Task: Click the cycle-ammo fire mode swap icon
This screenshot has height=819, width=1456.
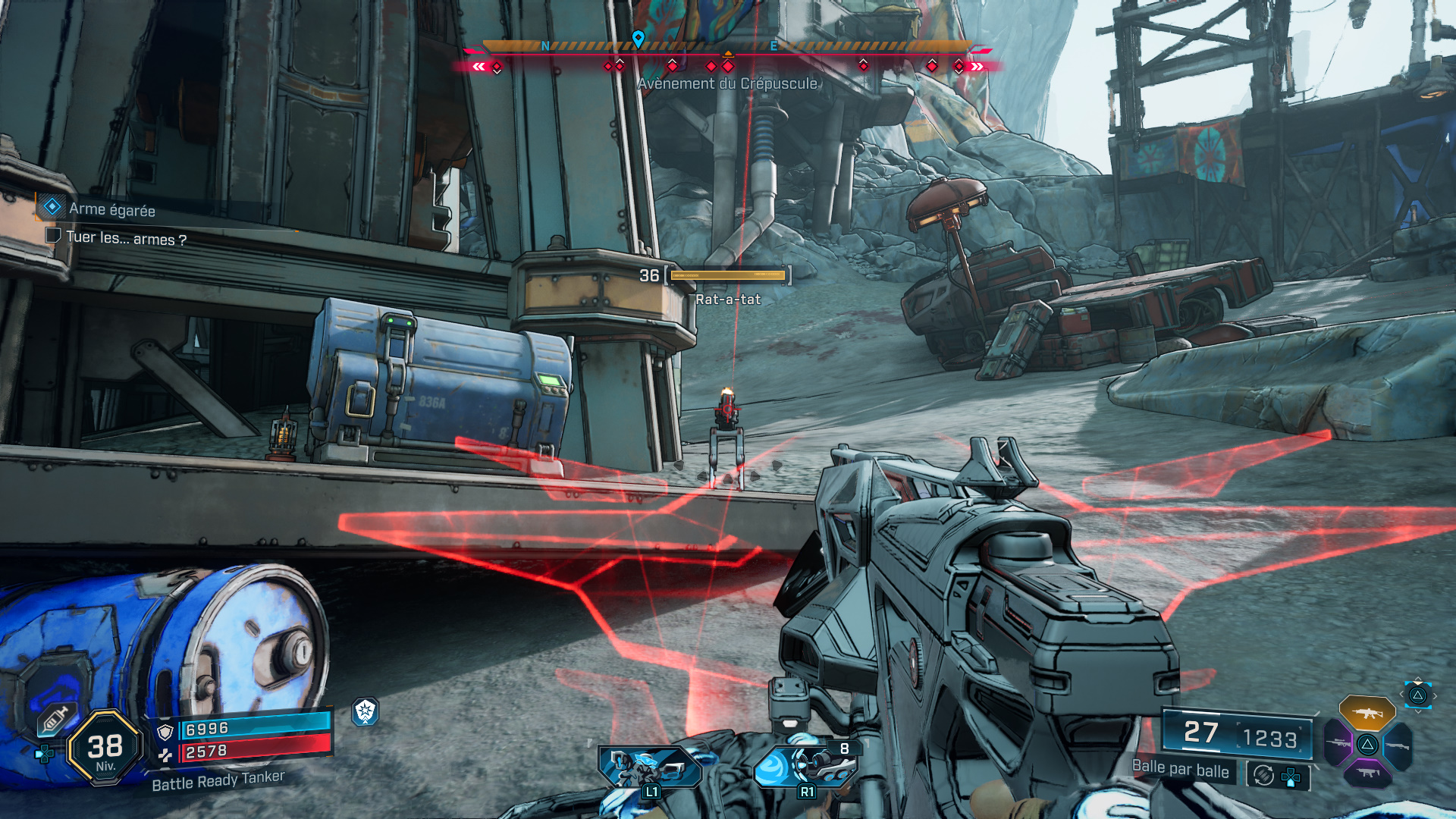Action: pyautogui.click(x=1263, y=775)
